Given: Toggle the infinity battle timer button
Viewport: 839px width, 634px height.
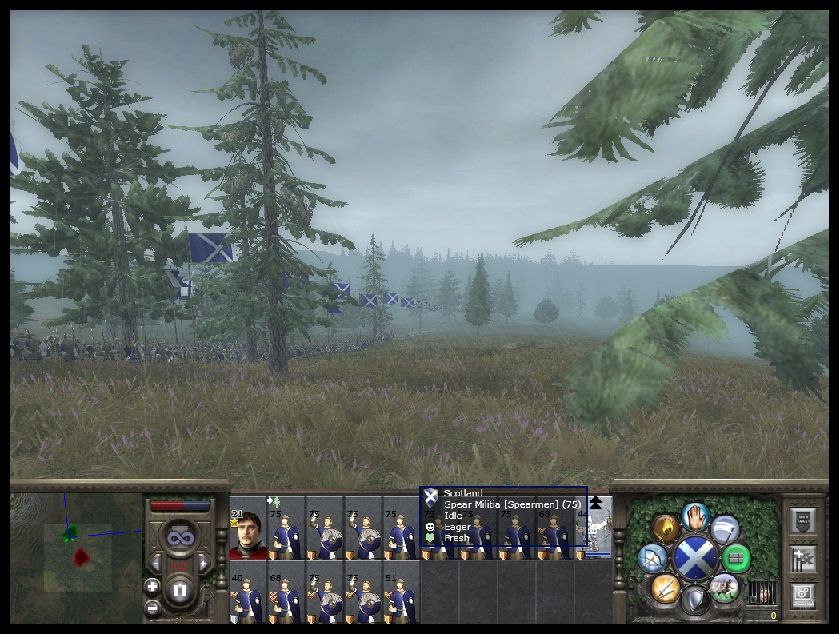Looking at the screenshot, I should (180, 537).
